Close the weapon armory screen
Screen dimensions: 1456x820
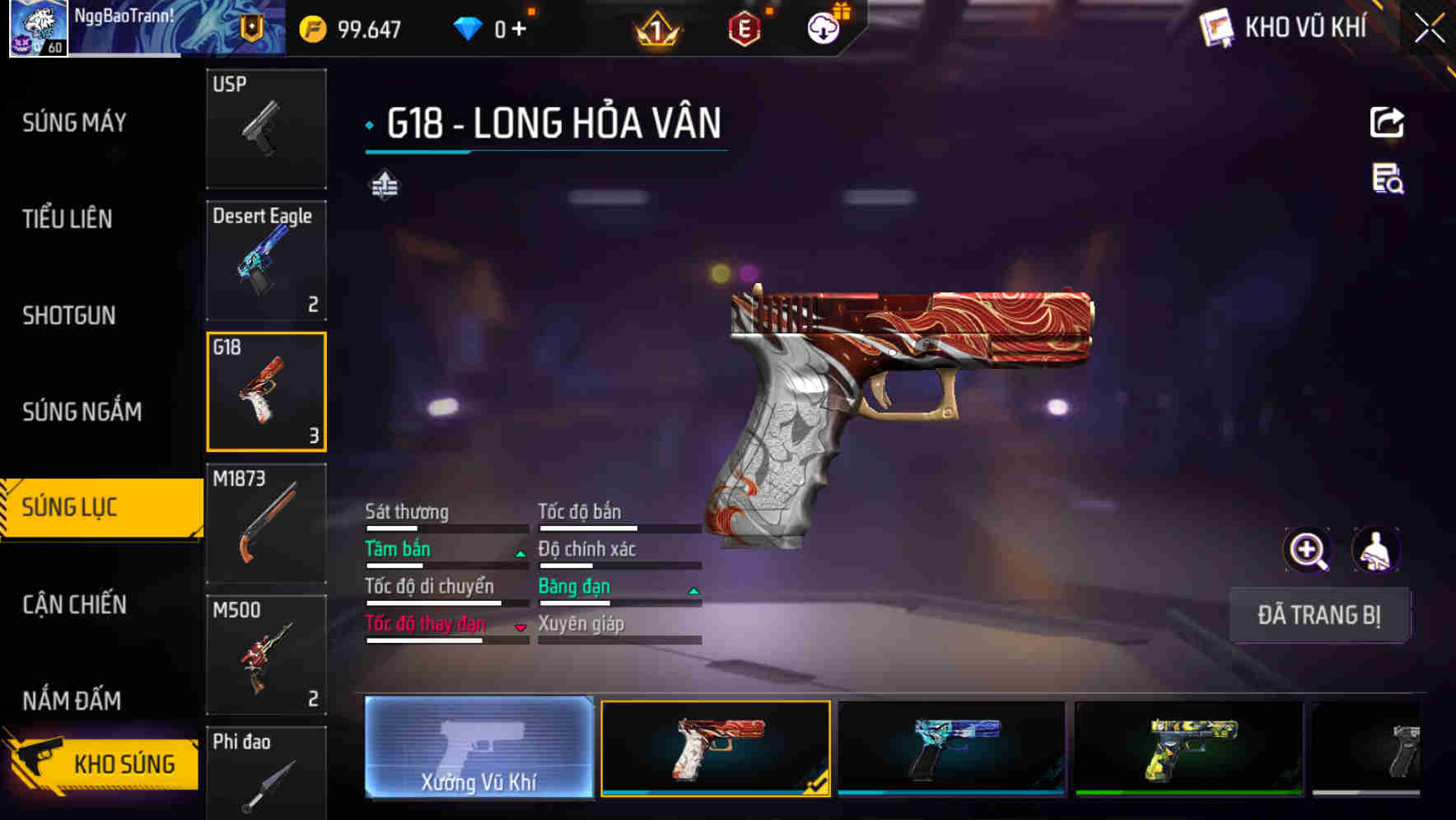click(x=1429, y=29)
